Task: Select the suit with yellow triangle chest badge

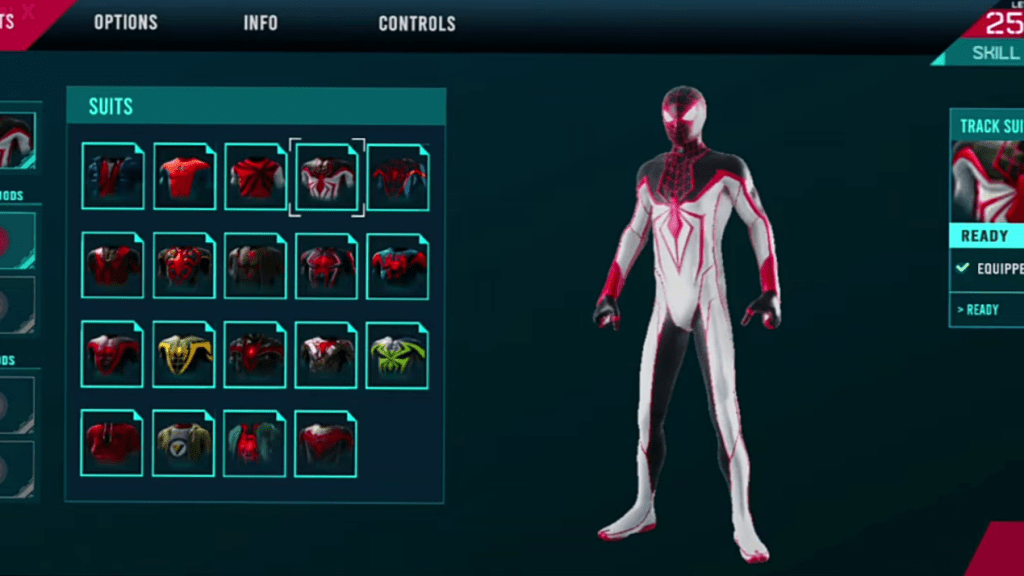Action: coord(184,442)
